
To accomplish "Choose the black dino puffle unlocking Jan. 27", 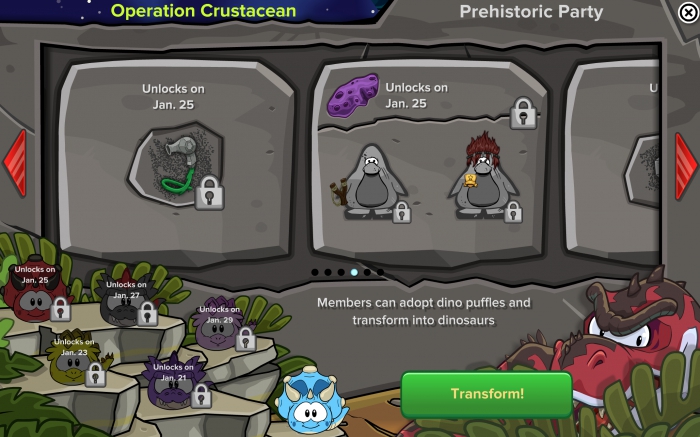I will click(x=123, y=308).
